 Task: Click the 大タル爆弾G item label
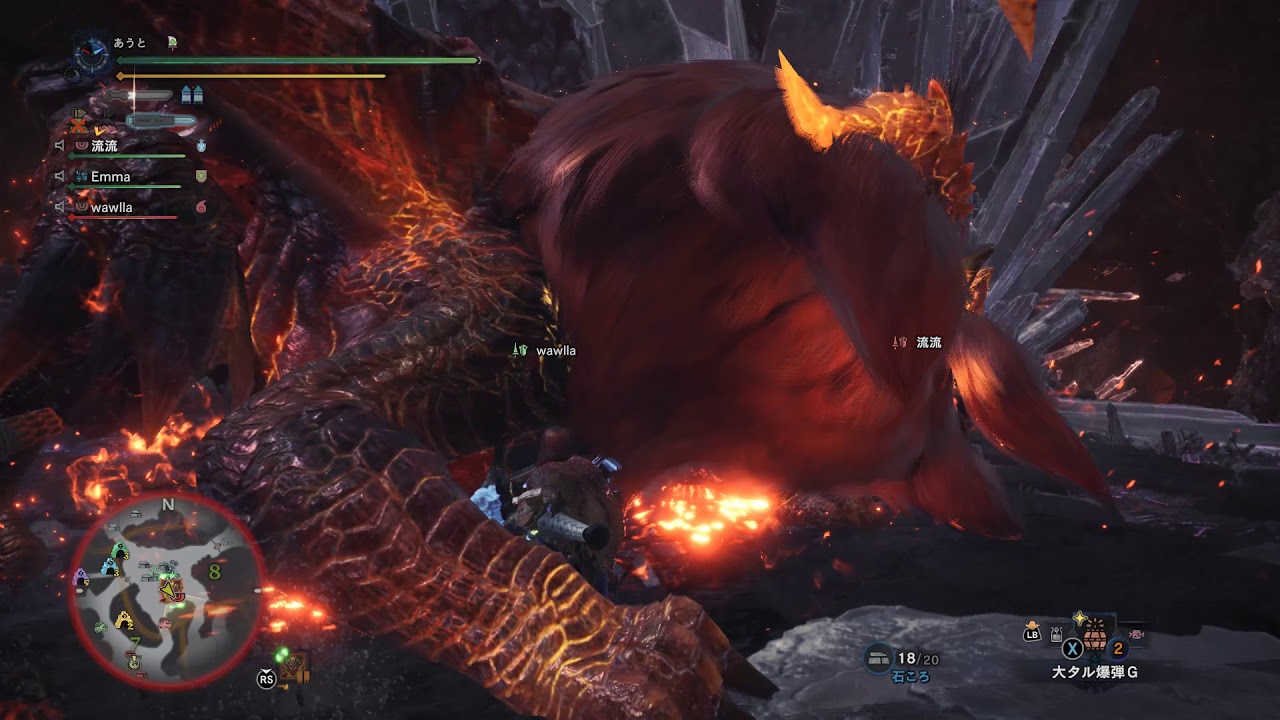[x=1097, y=671]
